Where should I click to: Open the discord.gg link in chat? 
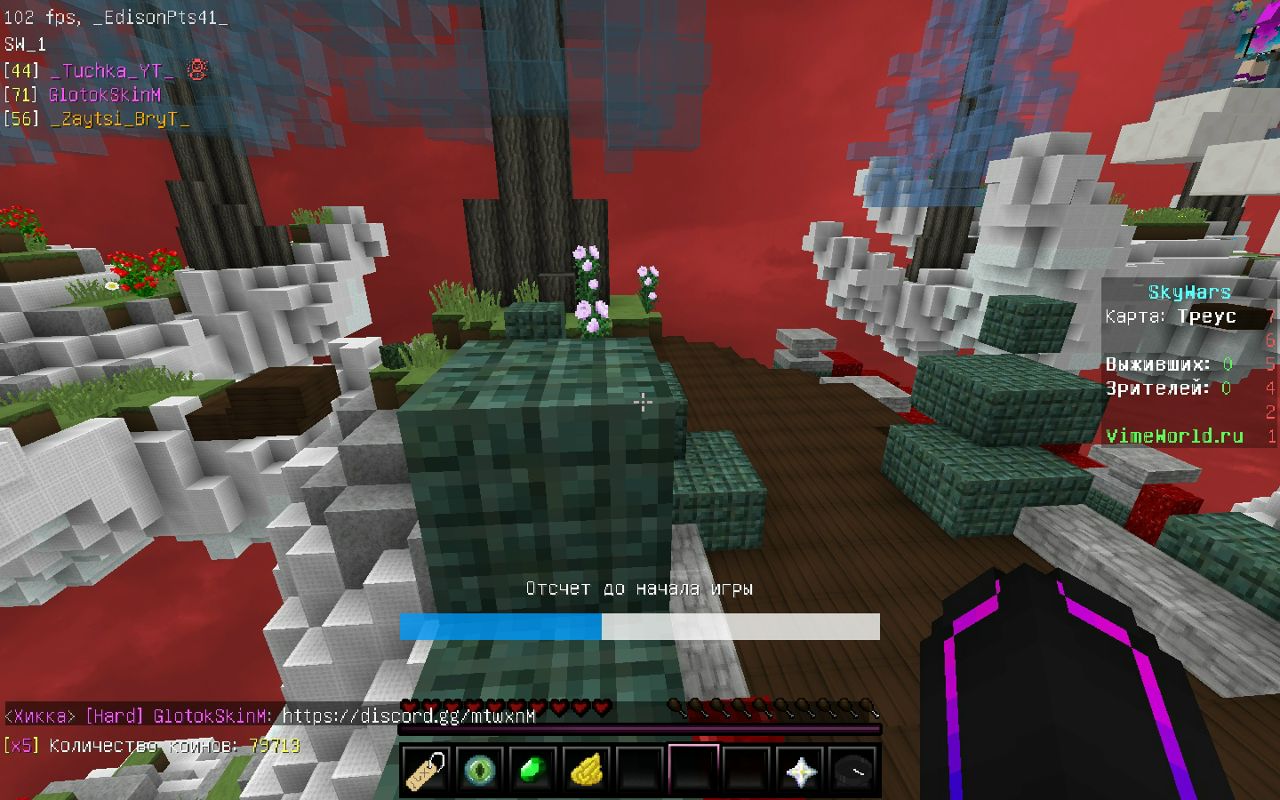click(409, 716)
